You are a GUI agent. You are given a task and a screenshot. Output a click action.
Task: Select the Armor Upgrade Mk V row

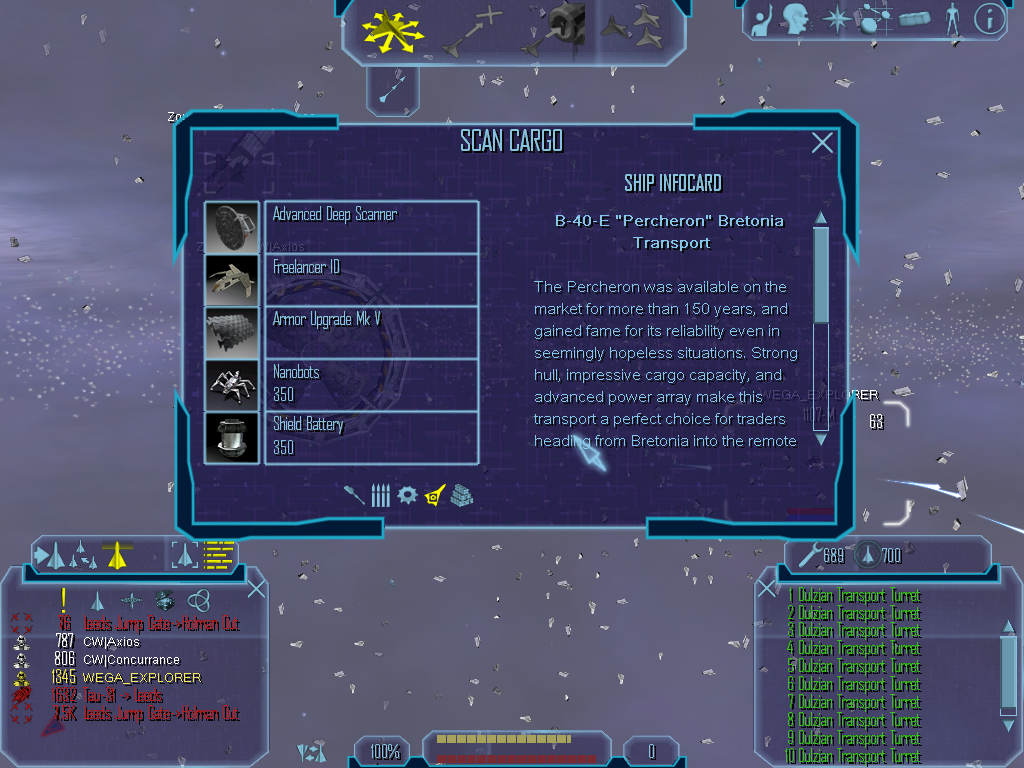point(371,333)
